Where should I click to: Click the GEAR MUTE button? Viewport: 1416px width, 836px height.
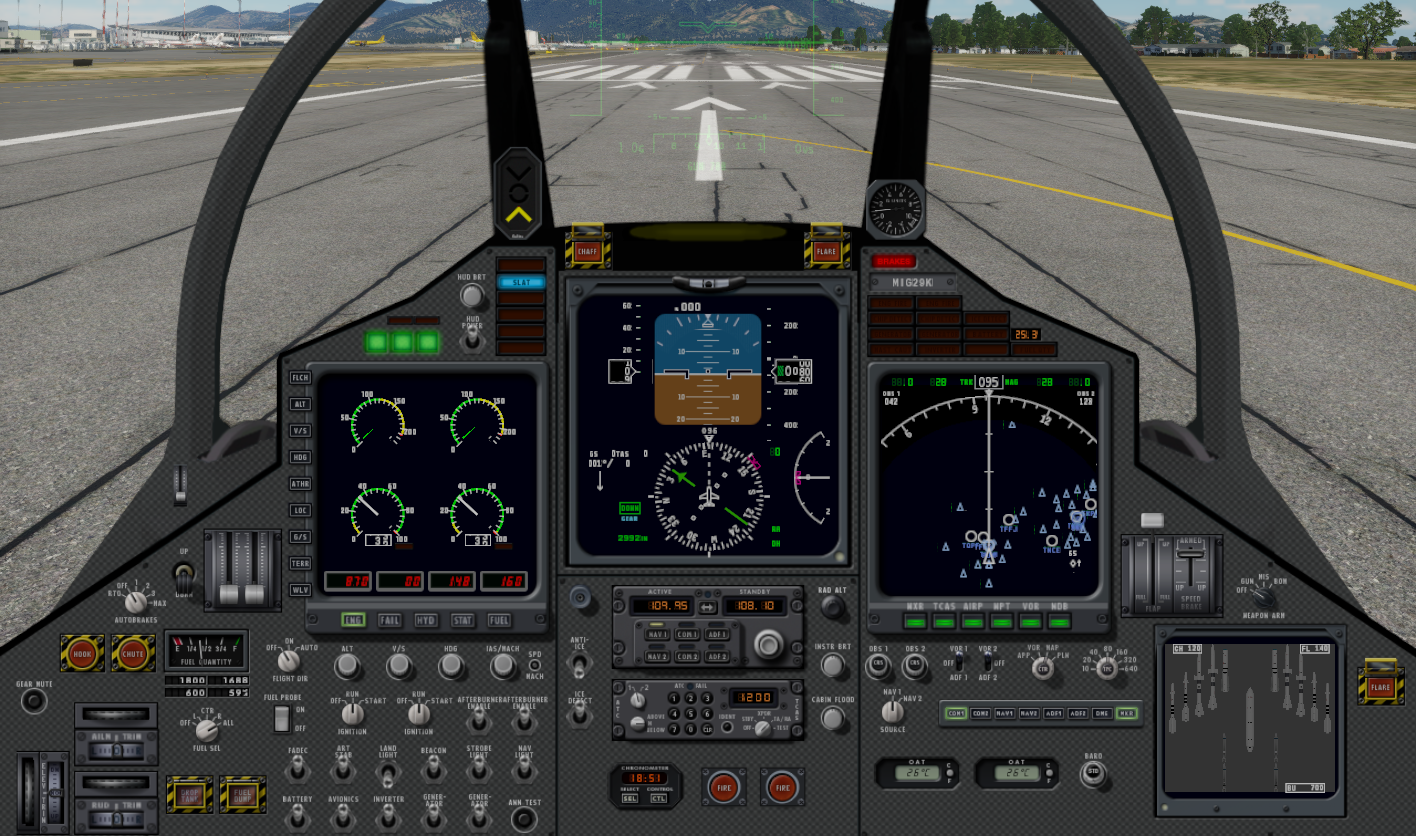pos(34,702)
